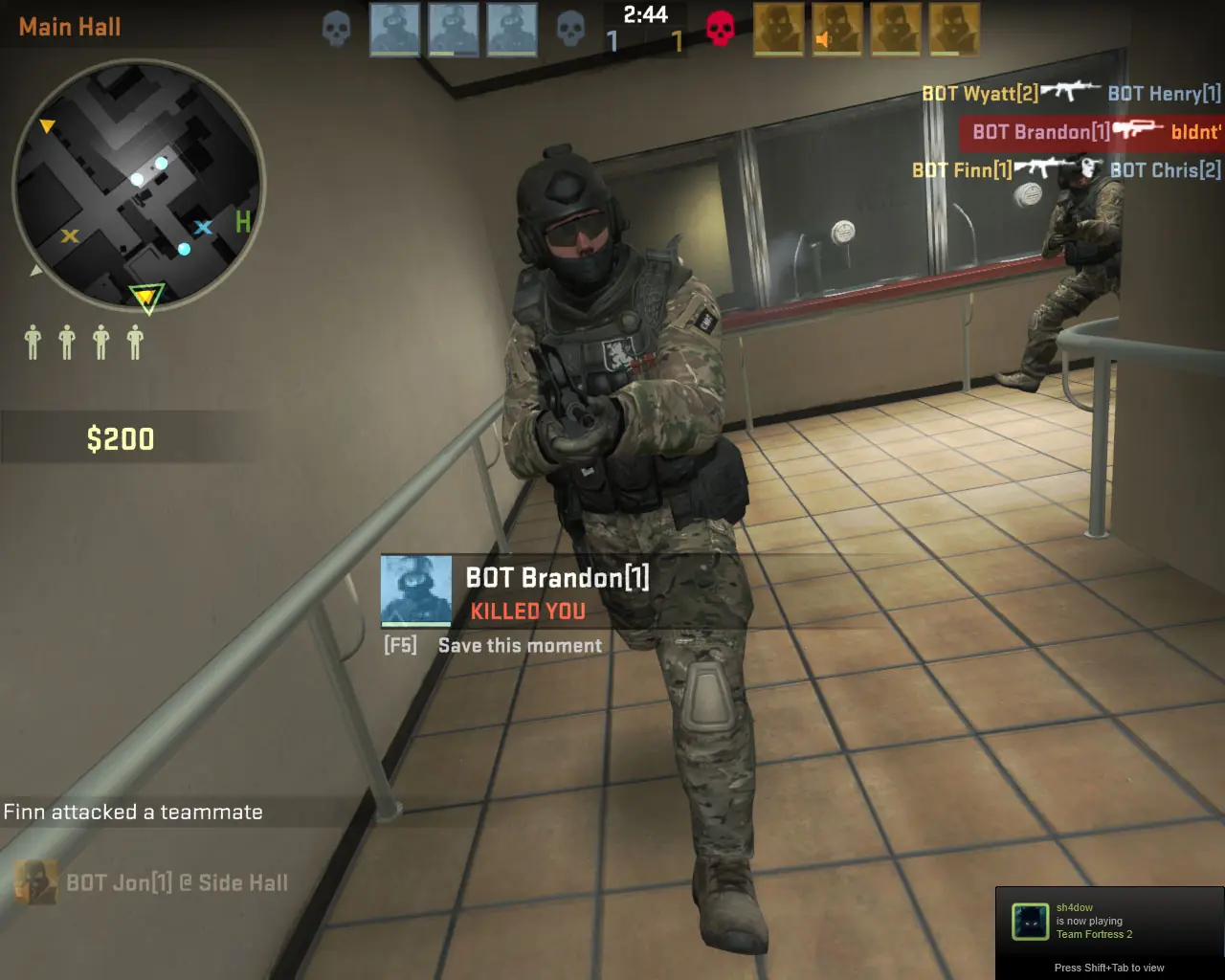Click the blue teammate dot on the minimap
Image resolution: width=1225 pixels, height=980 pixels.
184,249
